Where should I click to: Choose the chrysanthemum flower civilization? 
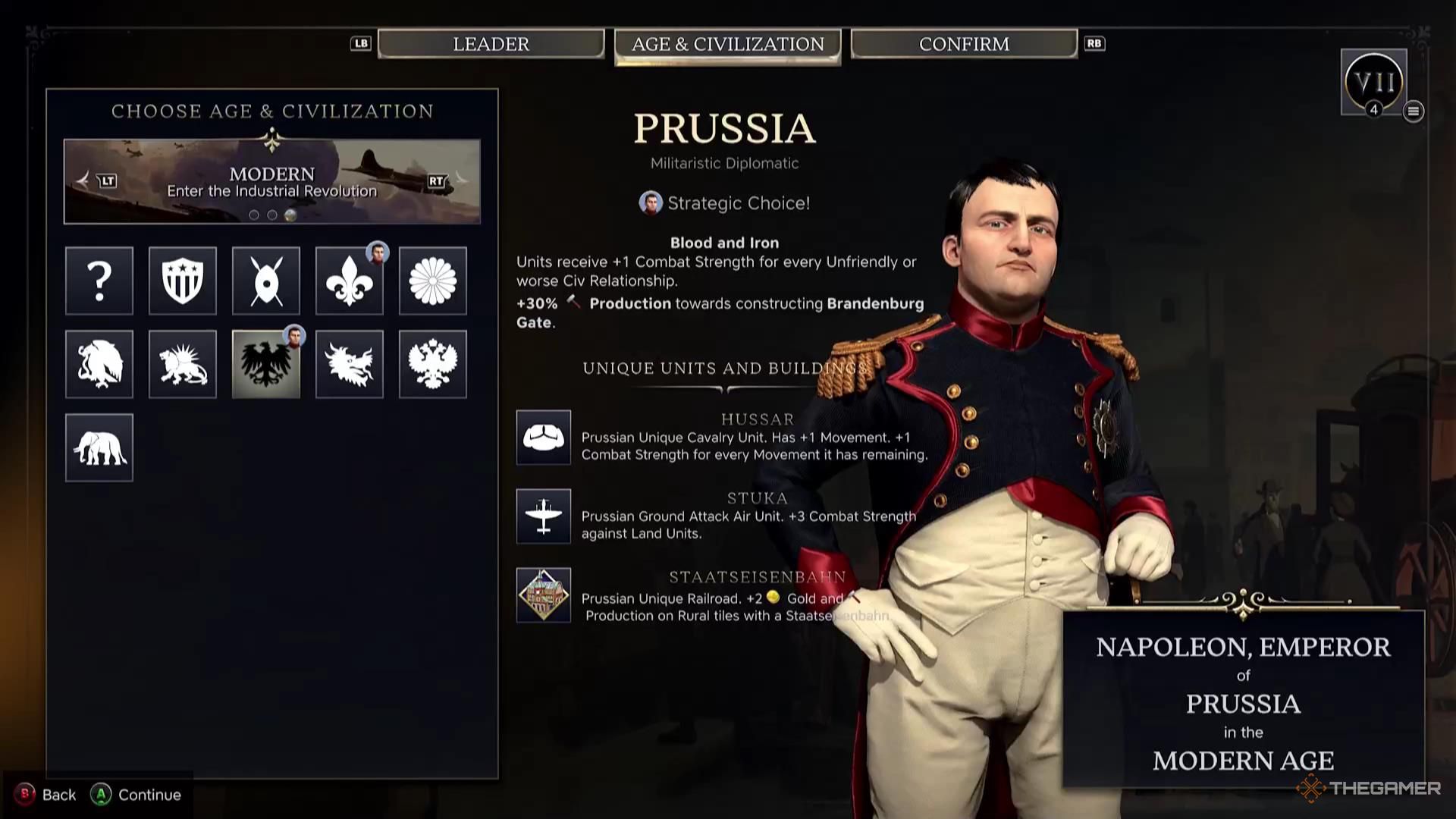tap(433, 281)
